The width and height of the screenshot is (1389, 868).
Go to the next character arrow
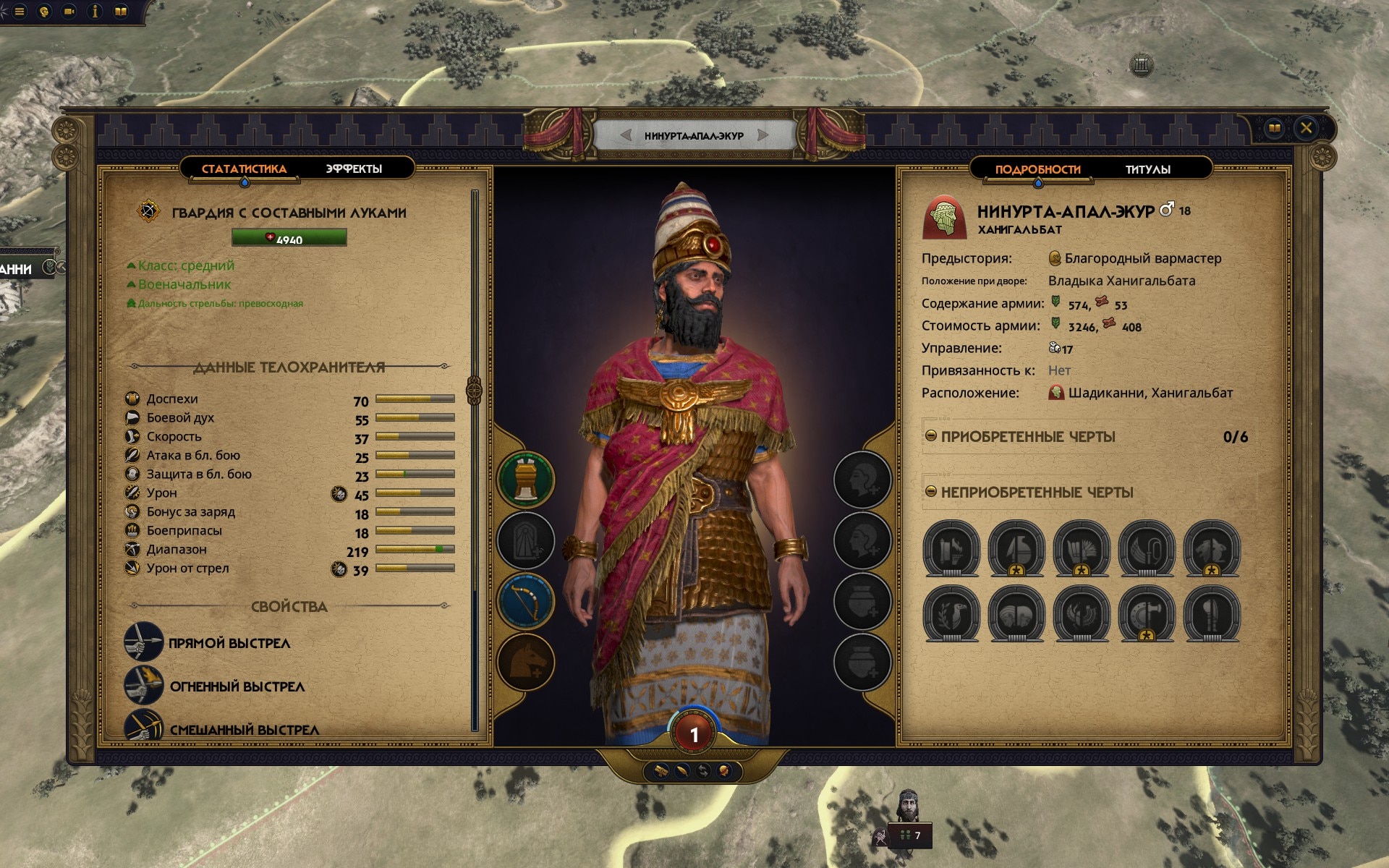pos(763,135)
